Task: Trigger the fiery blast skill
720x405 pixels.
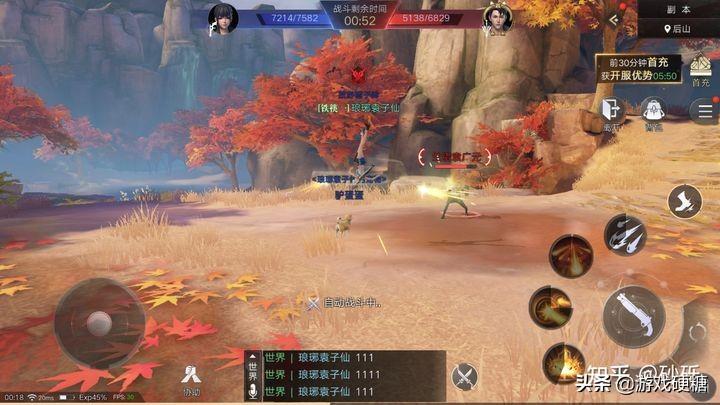Action: (x=551, y=306)
